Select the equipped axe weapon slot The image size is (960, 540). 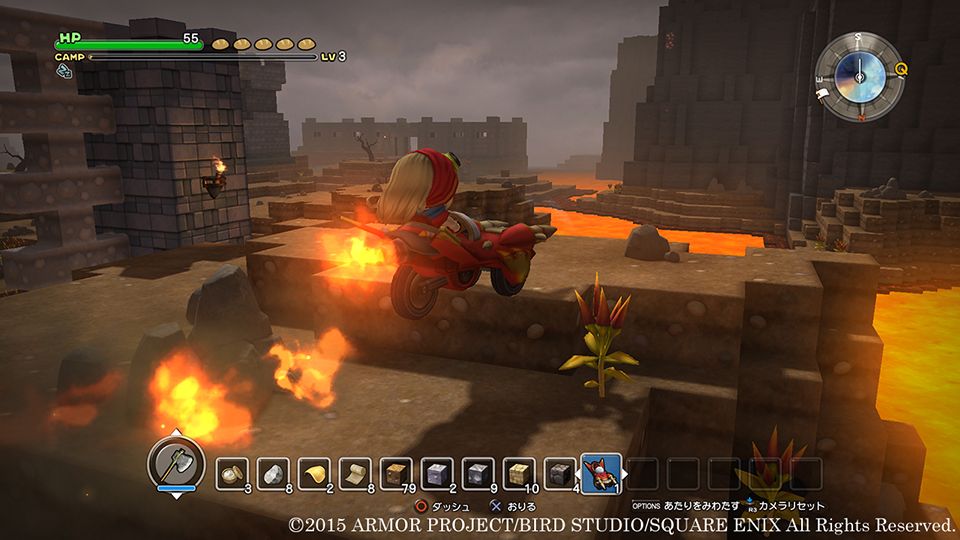click(x=176, y=462)
